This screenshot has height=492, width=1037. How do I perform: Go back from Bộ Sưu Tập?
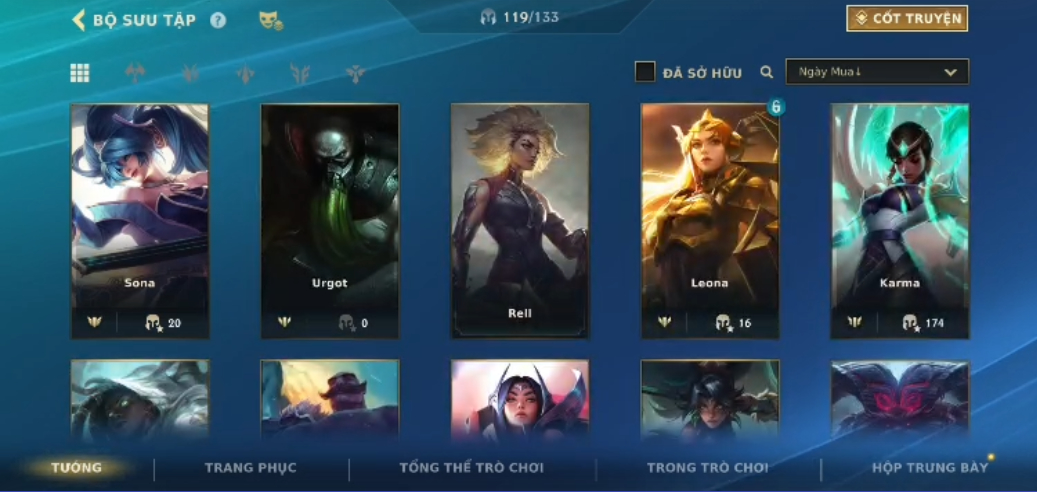(79, 20)
